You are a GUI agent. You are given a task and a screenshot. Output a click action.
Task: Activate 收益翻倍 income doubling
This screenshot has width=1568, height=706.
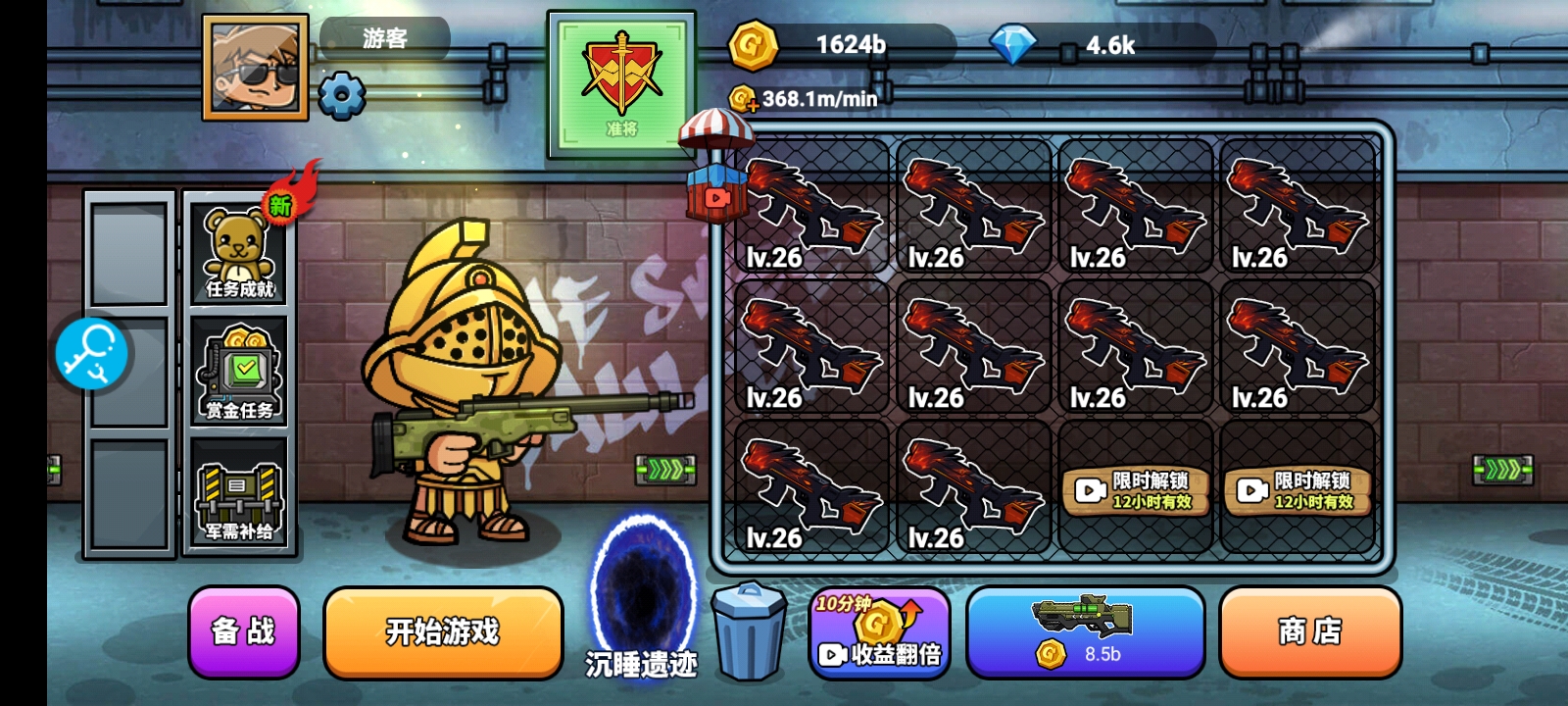pos(879,633)
